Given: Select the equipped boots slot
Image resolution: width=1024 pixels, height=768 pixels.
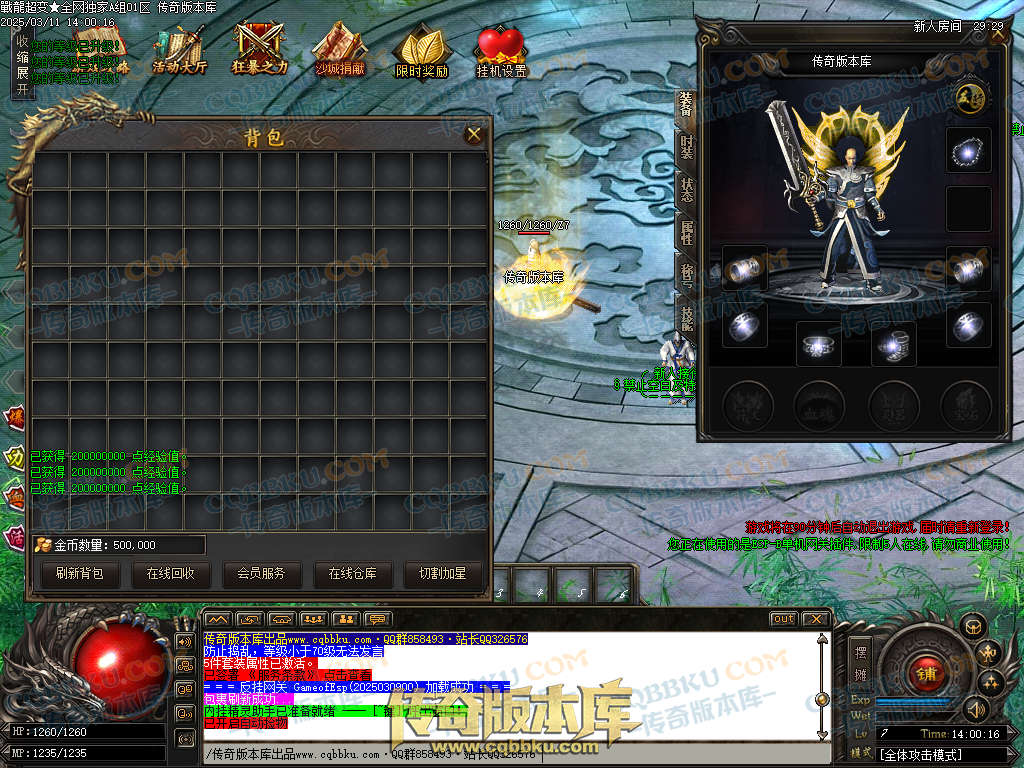Looking at the screenshot, I should coord(893,345).
